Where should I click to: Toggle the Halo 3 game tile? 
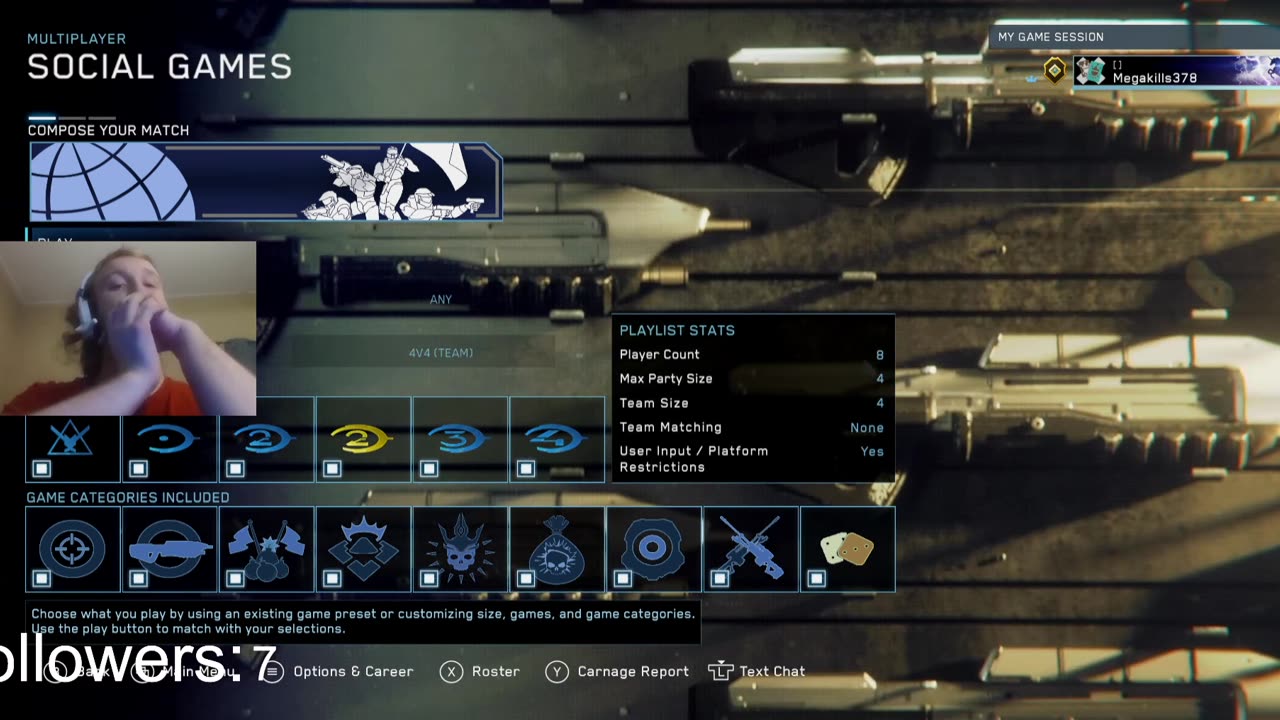459,440
